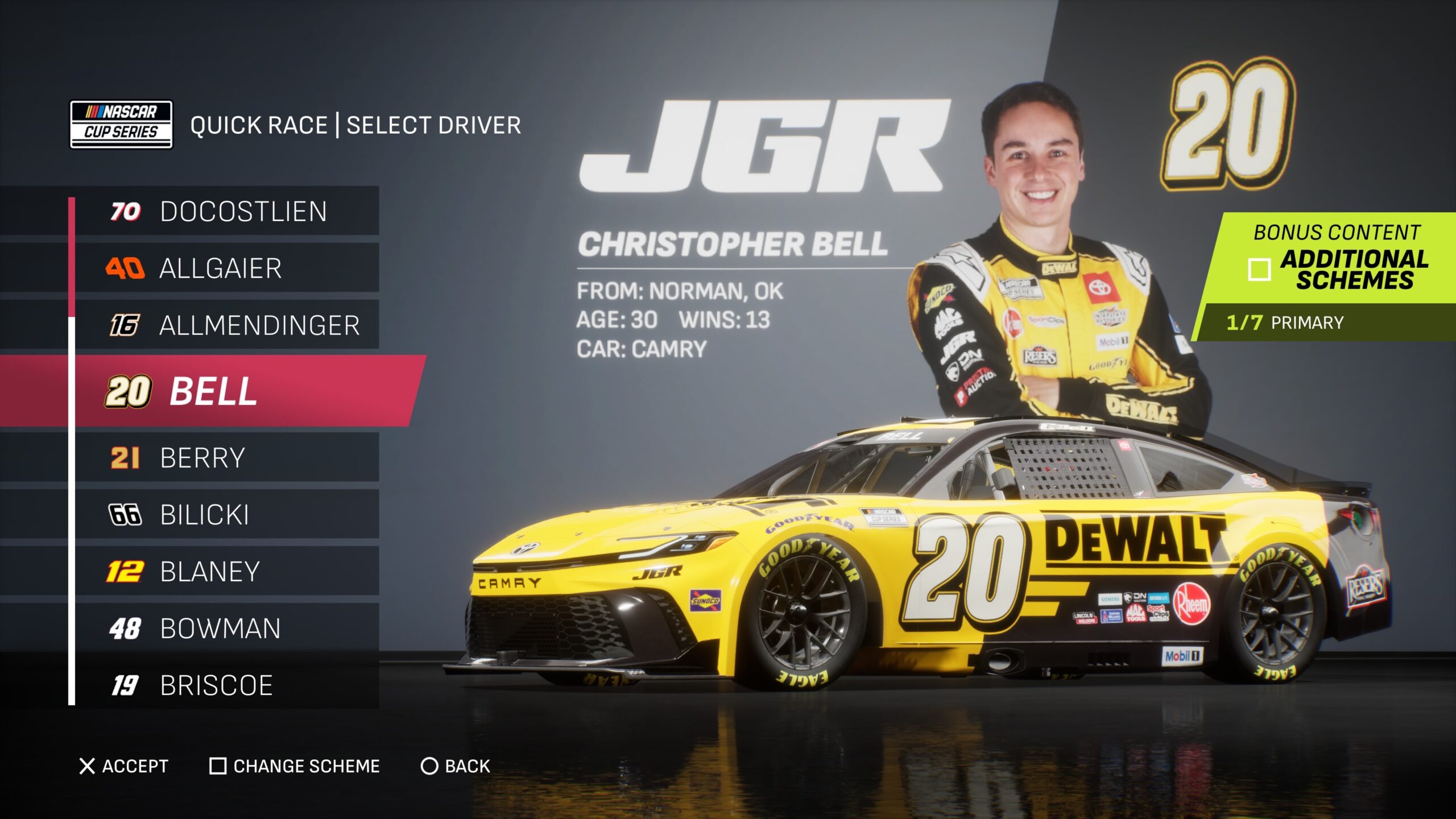Change Scheme for the current car
The height and width of the screenshot is (819, 1456).
pos(295,766)
